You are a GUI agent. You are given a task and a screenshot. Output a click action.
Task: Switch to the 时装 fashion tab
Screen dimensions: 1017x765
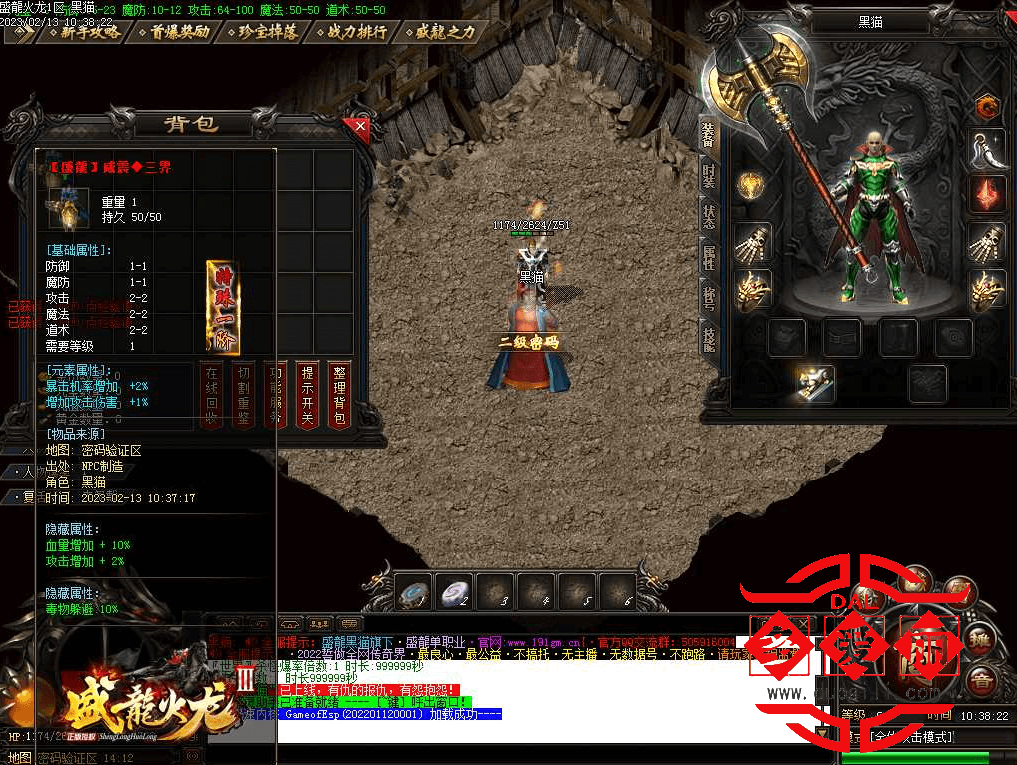click(x=709, y=177)
